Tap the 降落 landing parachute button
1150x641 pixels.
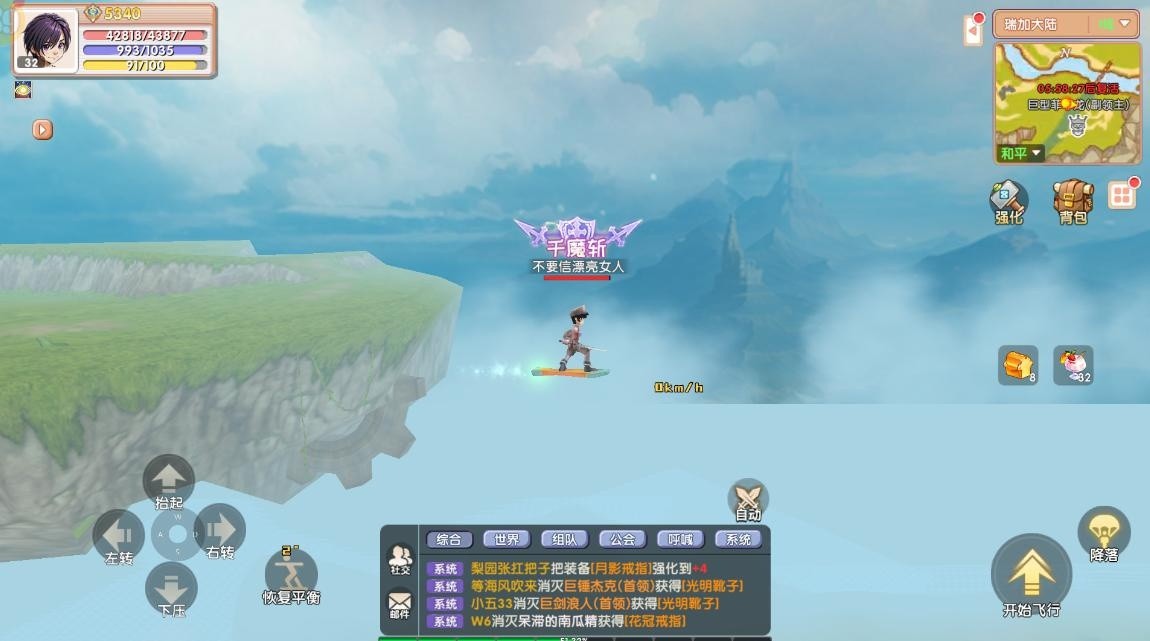[1104, 533]
